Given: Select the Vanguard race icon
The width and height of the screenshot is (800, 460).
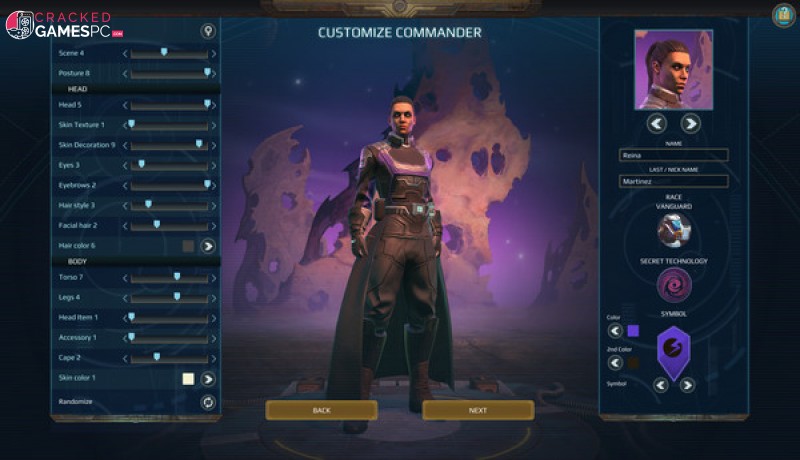Looking at the screenshot, I should [673, 230].
